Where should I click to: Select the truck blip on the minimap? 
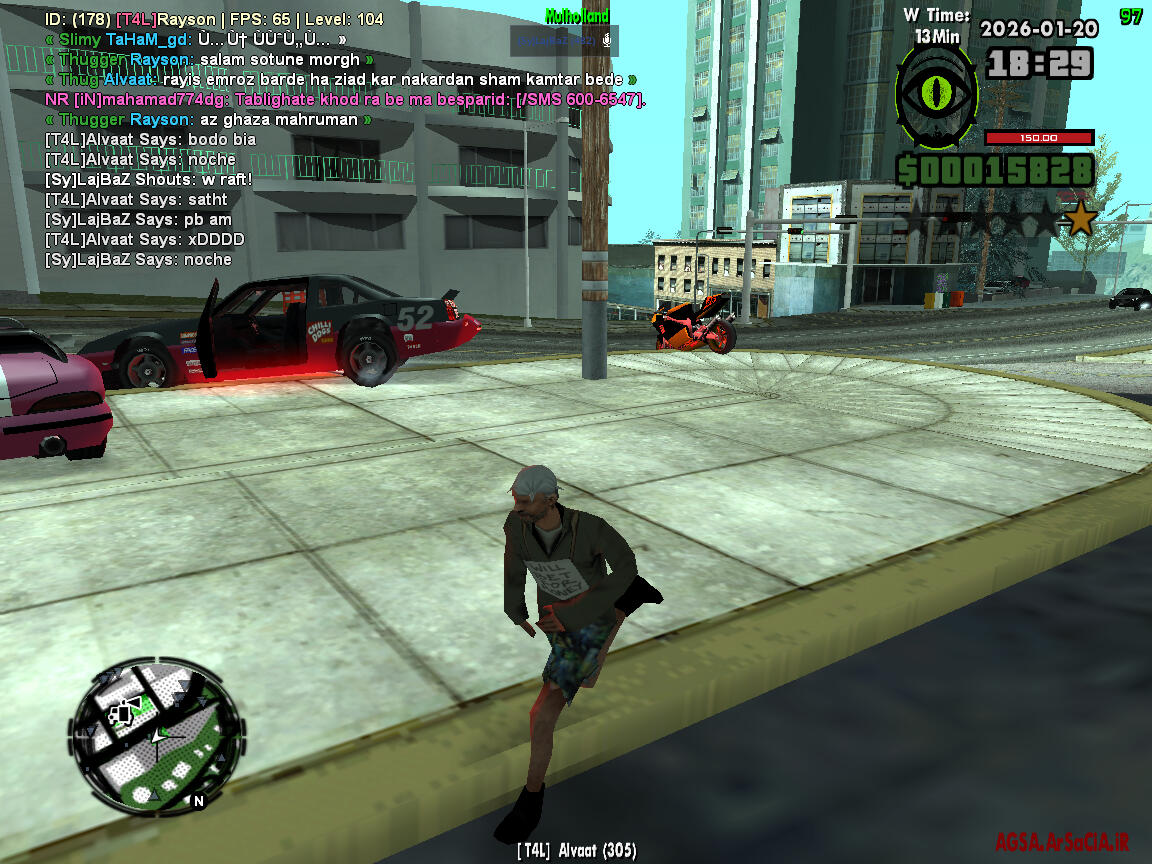(x=124, y=714)
